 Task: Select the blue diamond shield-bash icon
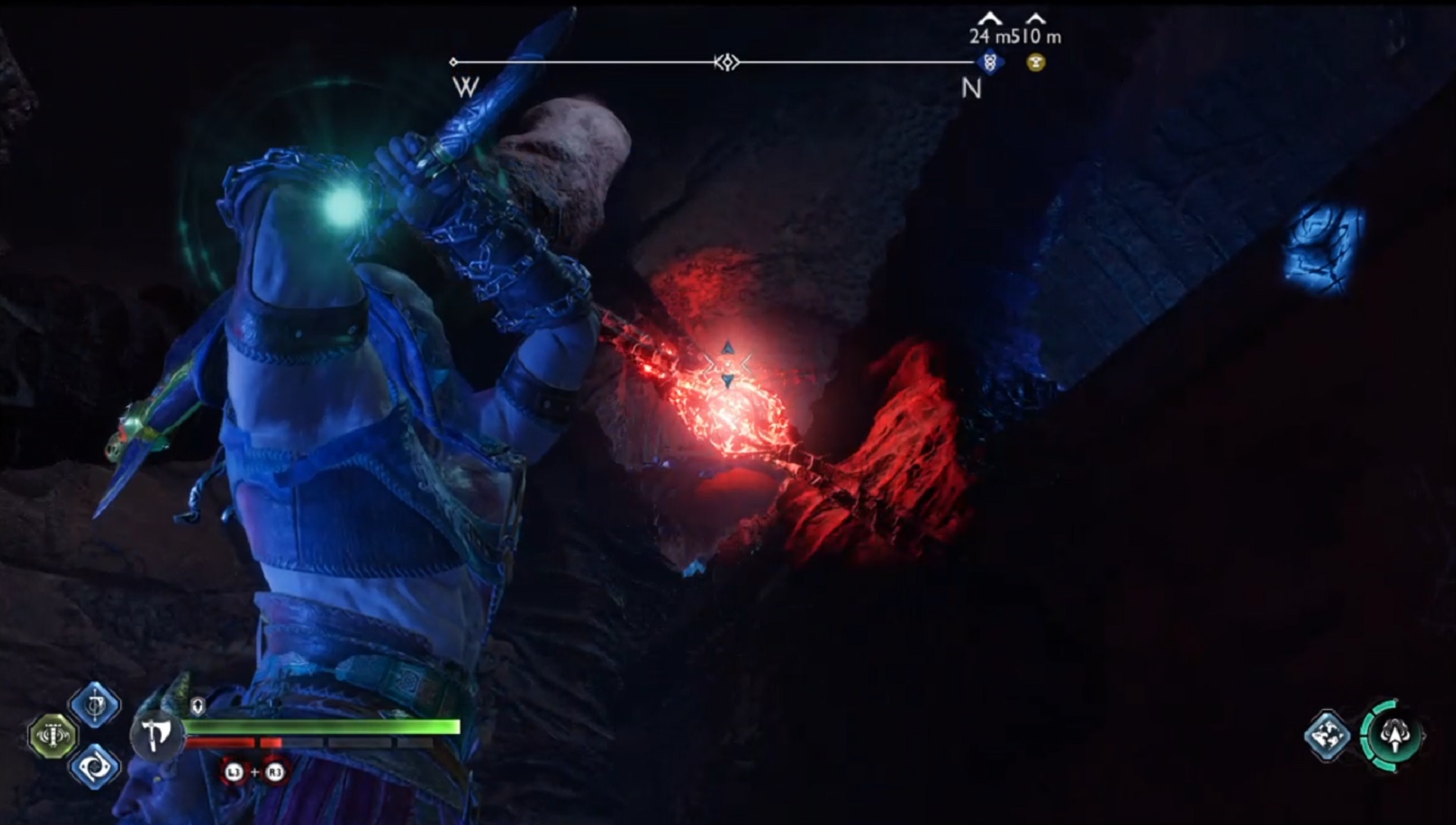(1327, 736)
